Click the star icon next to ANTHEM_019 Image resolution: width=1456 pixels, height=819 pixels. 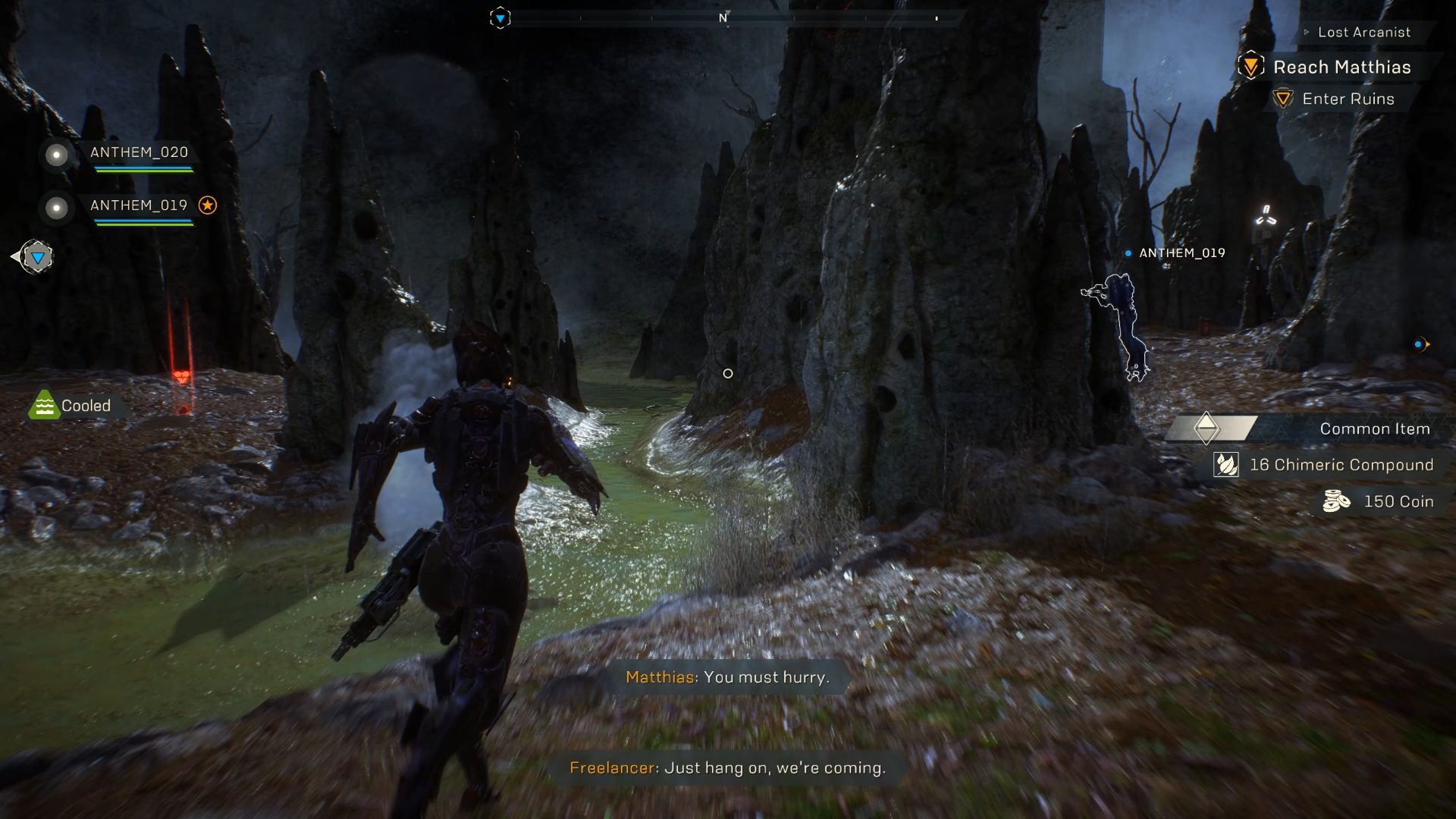(208, 204)
